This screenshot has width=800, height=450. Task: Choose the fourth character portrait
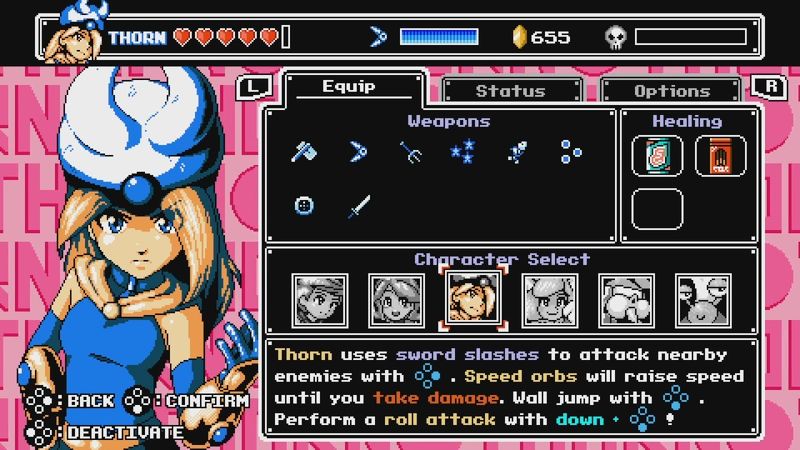547,299
